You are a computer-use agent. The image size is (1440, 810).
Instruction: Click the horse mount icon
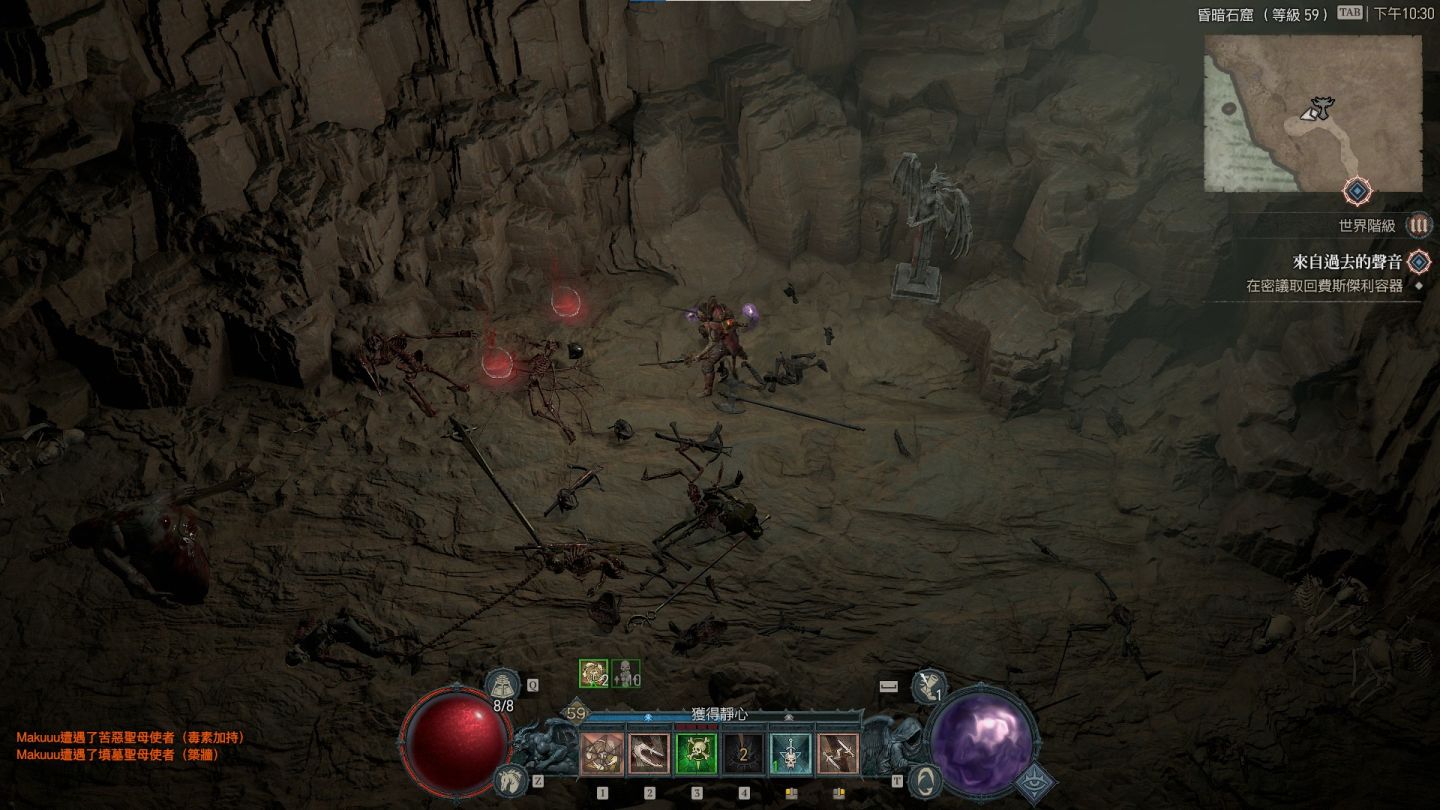click(510, 779)
